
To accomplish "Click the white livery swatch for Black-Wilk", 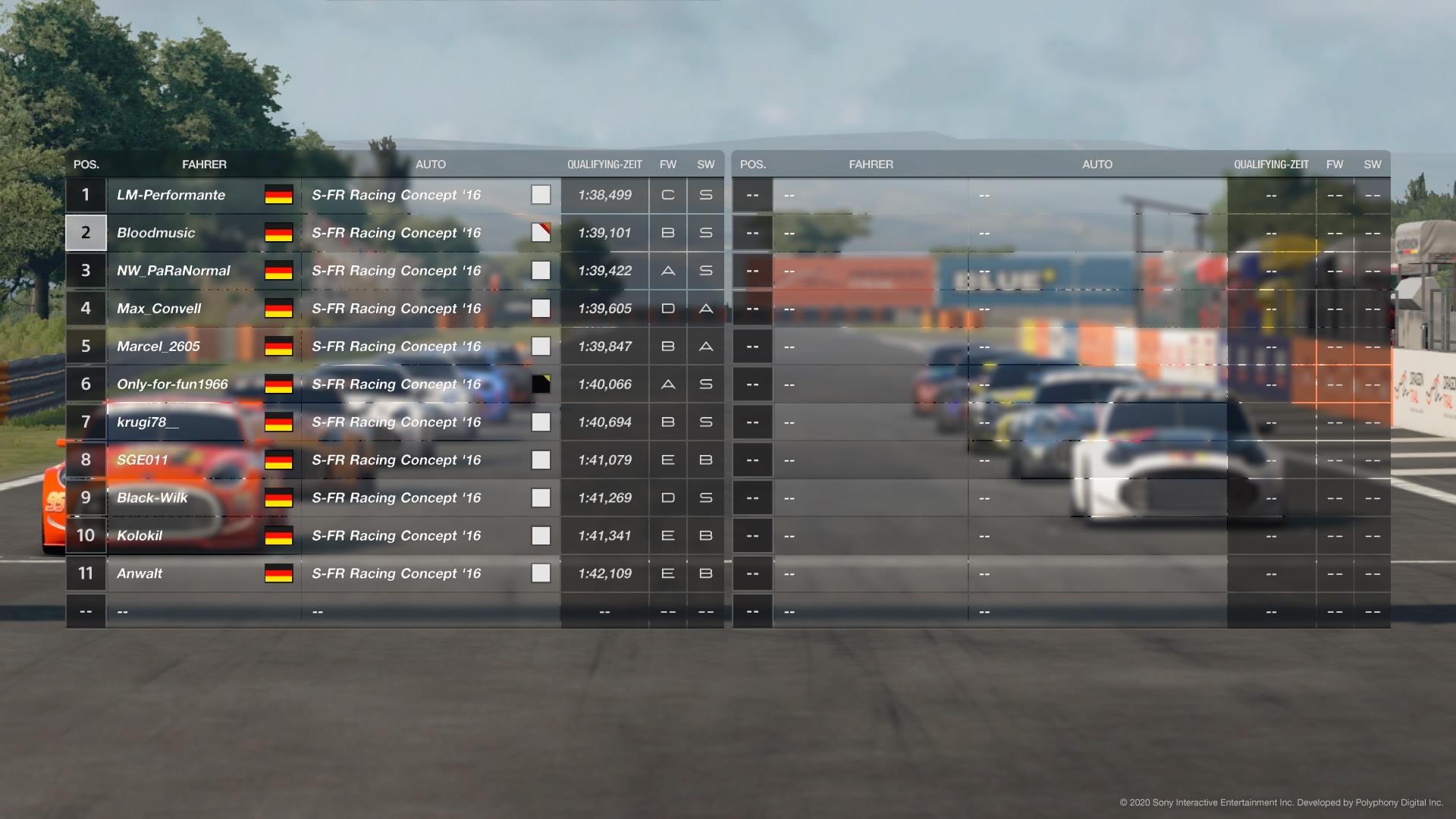I will (x=541, y=497).
